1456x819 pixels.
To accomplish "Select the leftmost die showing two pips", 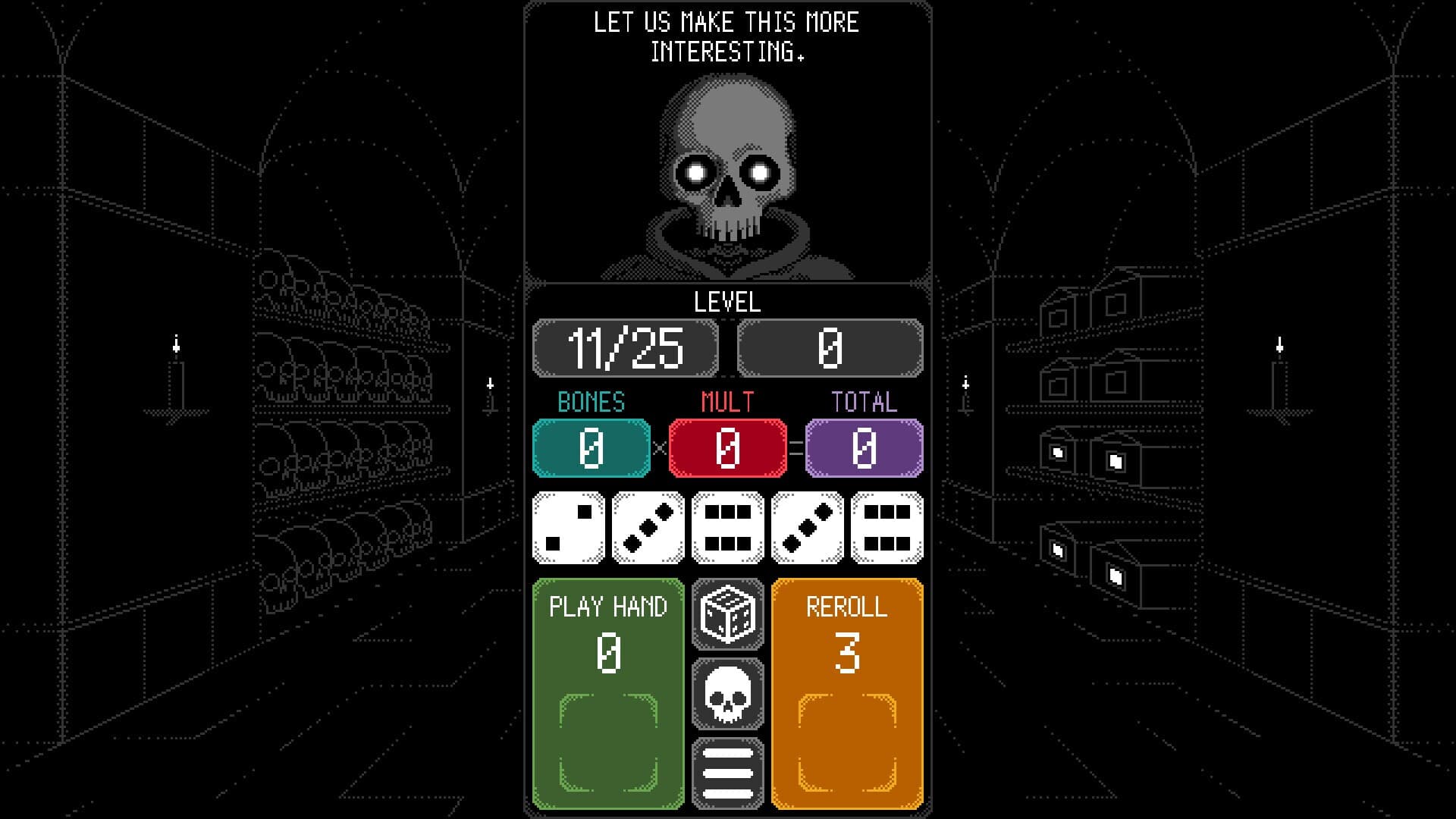I will 568,526.
